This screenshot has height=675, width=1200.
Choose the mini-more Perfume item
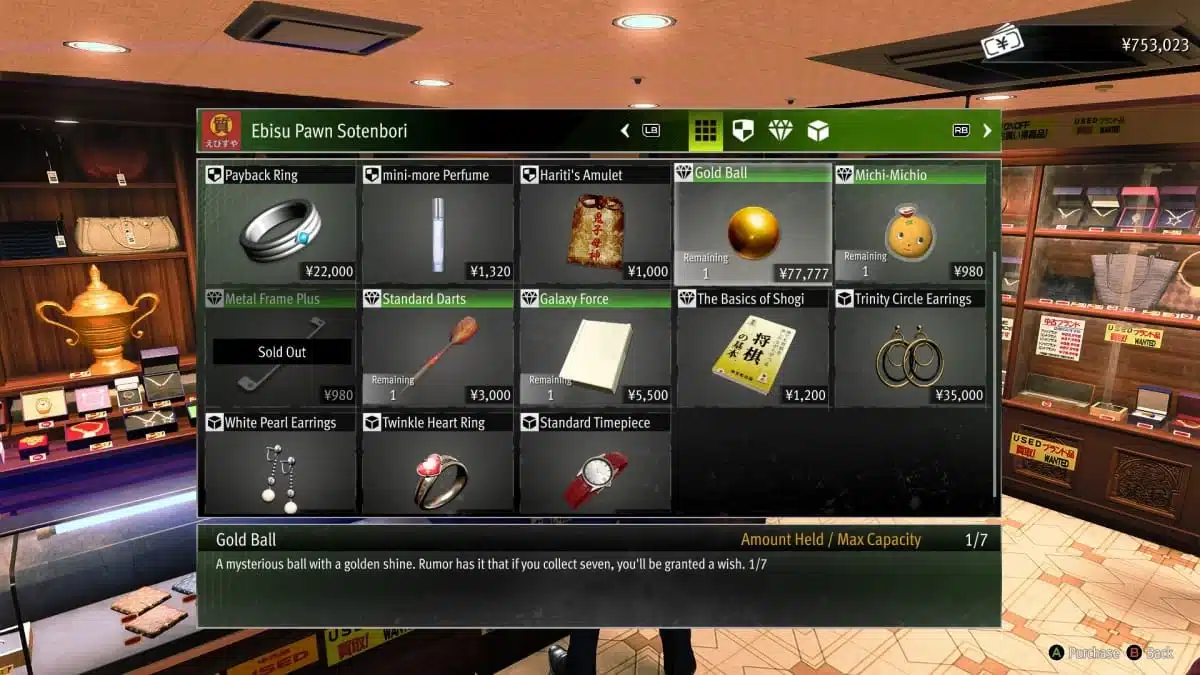pos(437,226)
